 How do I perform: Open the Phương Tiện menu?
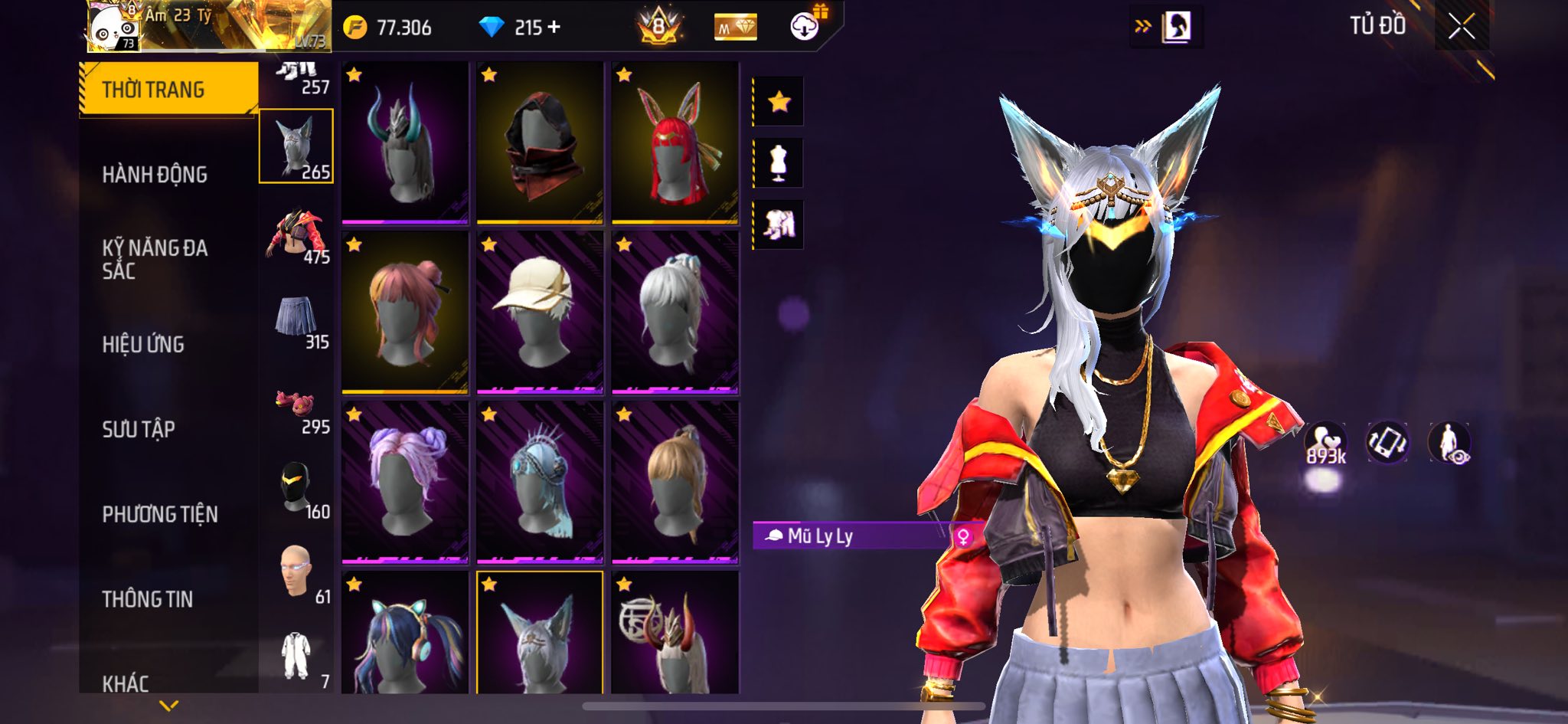coord(160,514)
